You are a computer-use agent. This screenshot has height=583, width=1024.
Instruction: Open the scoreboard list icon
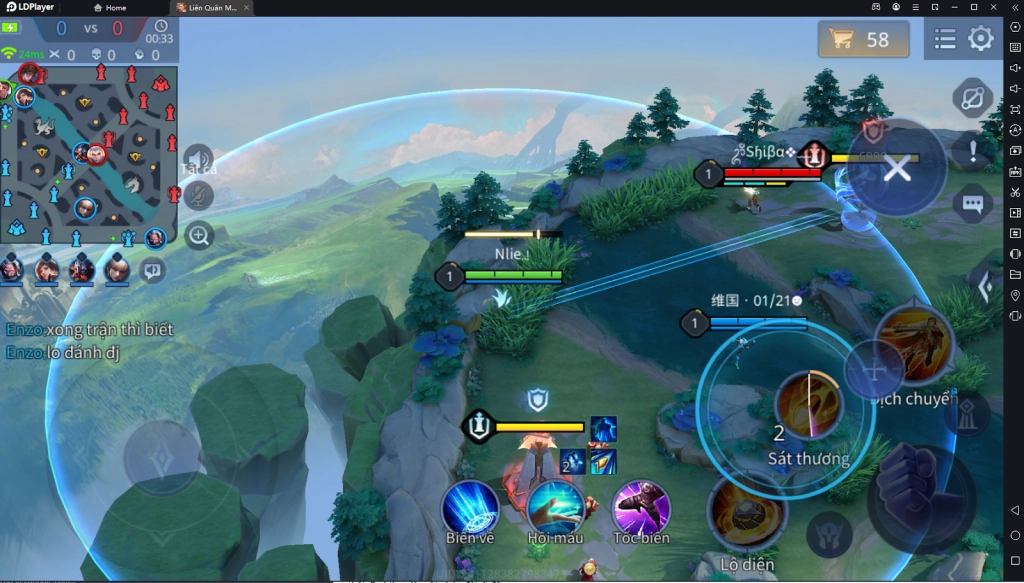(x=945, y=39)
